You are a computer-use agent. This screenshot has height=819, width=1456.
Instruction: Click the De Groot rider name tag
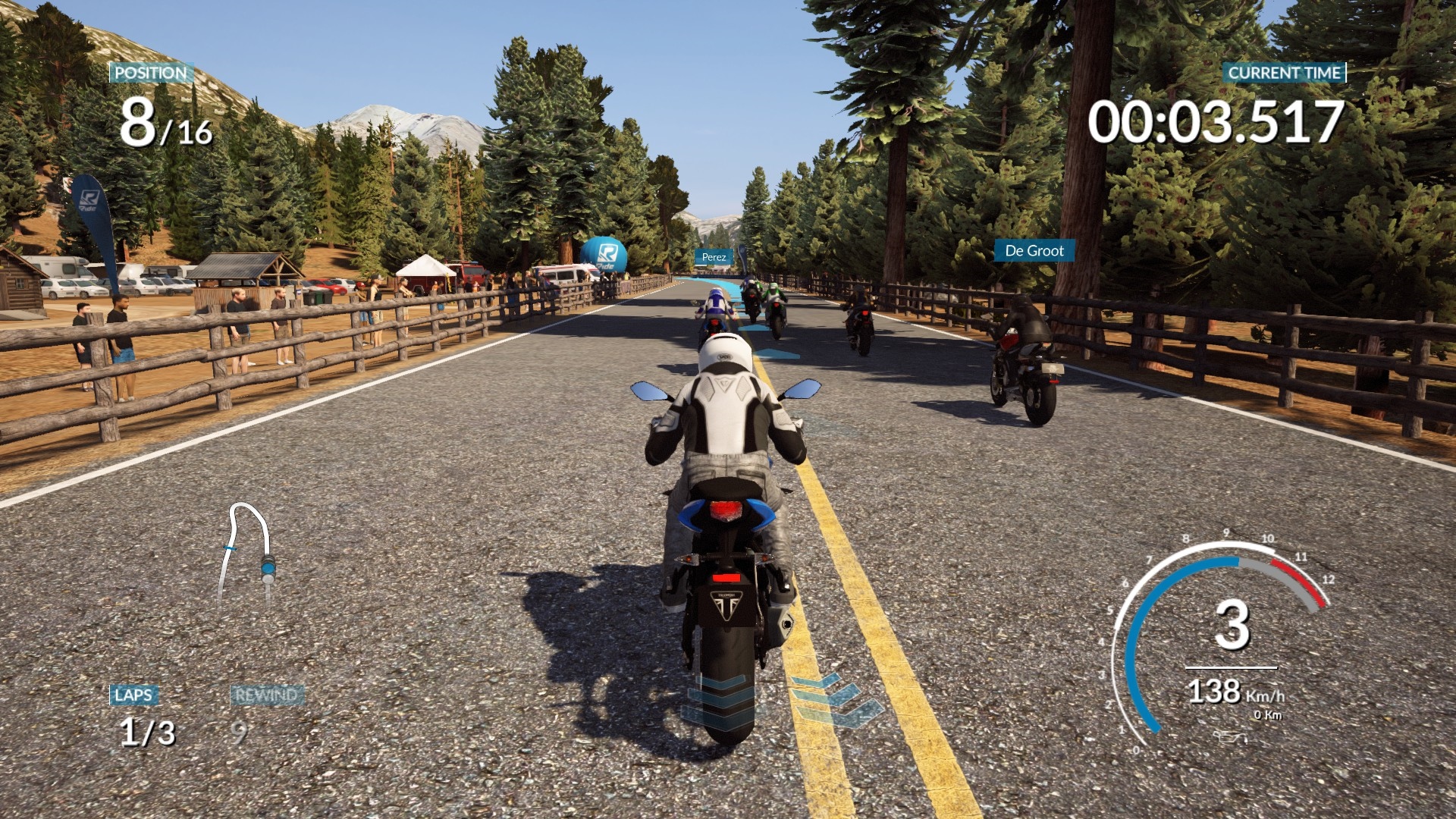click(x=1034, y=251)
